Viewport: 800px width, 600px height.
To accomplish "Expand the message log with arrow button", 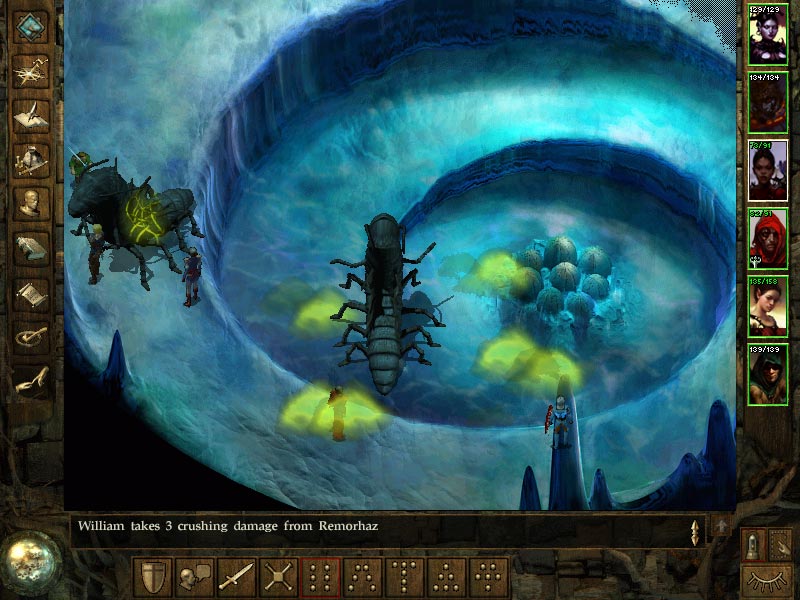I will (x=720, y=526).
